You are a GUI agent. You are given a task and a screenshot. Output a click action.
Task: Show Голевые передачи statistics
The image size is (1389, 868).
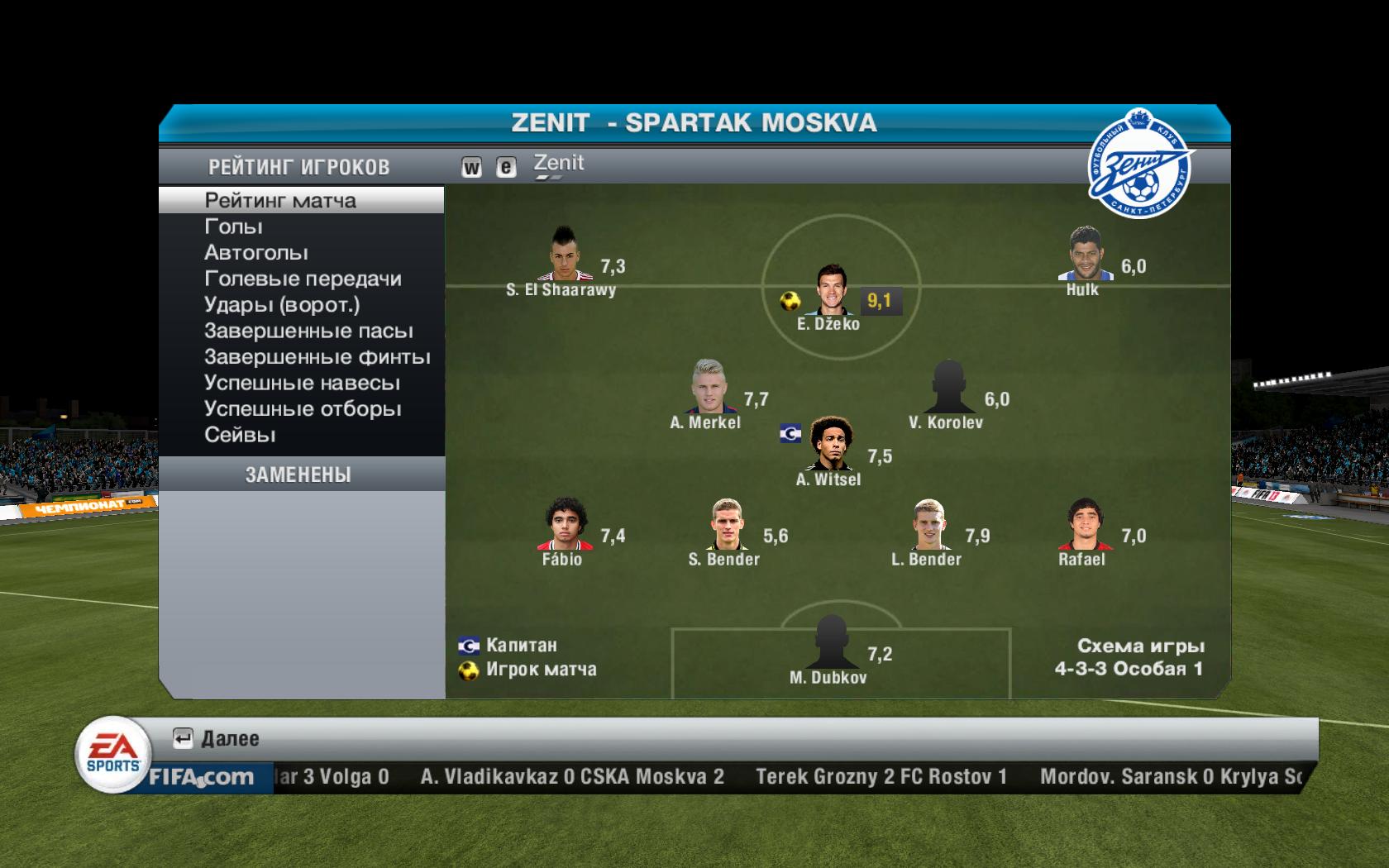[x=303, y=279]
